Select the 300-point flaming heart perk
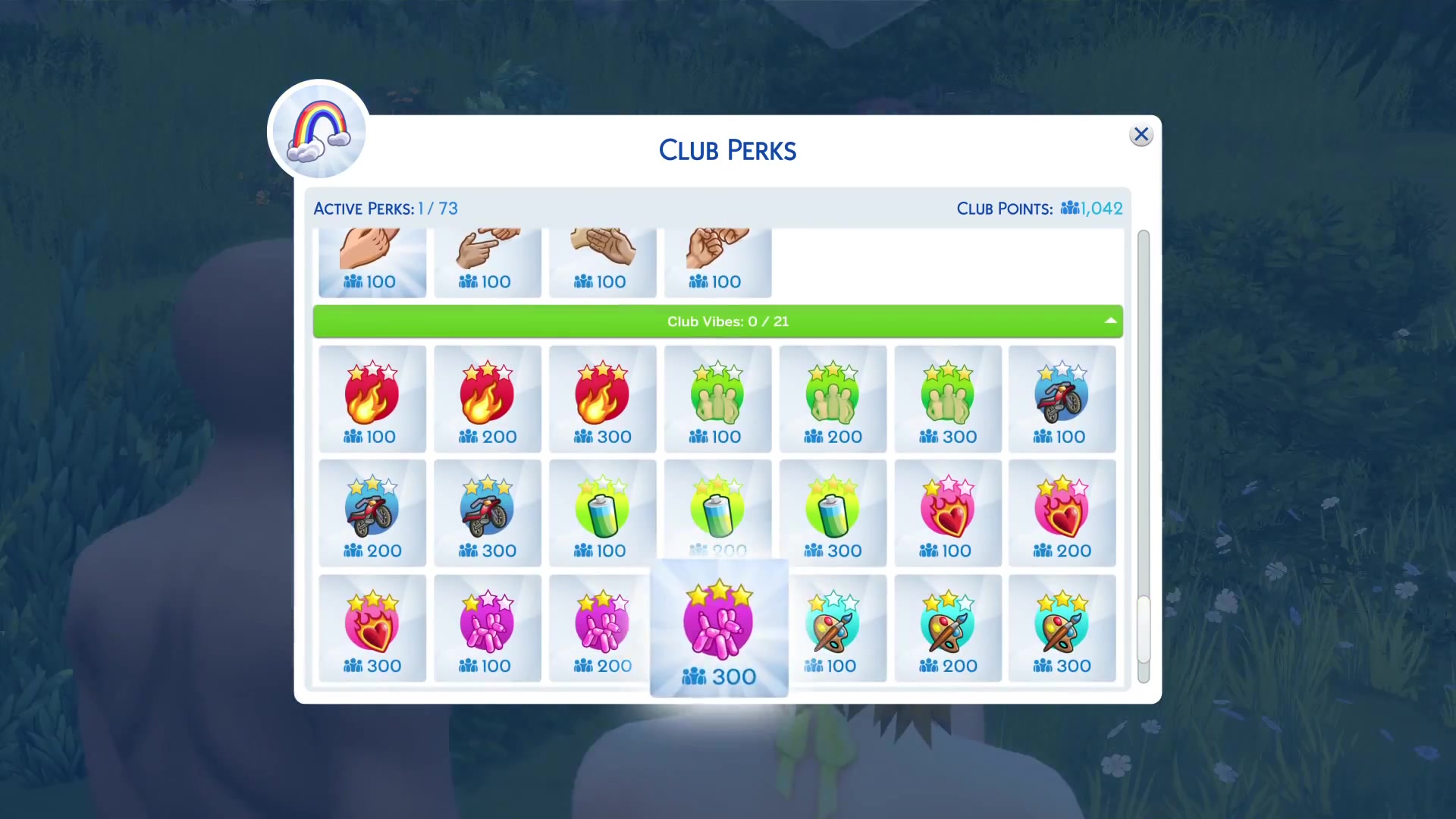The image size is (1456, 819). coord(372,629)
